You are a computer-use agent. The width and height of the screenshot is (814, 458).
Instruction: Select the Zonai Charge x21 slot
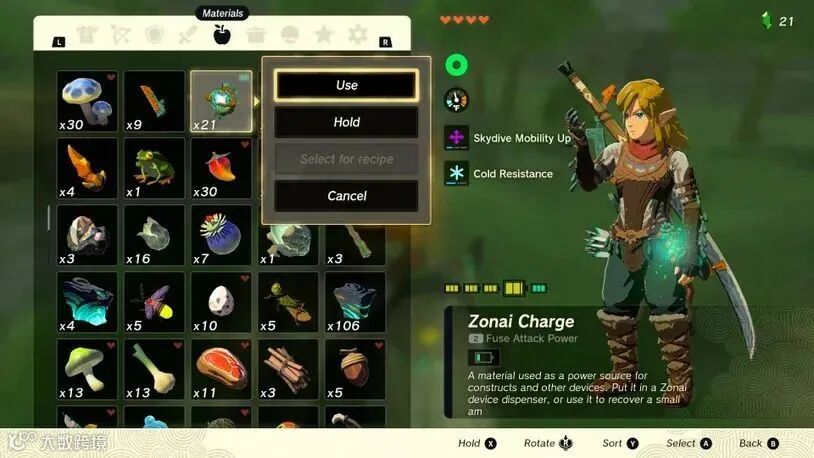pos(221,101)
